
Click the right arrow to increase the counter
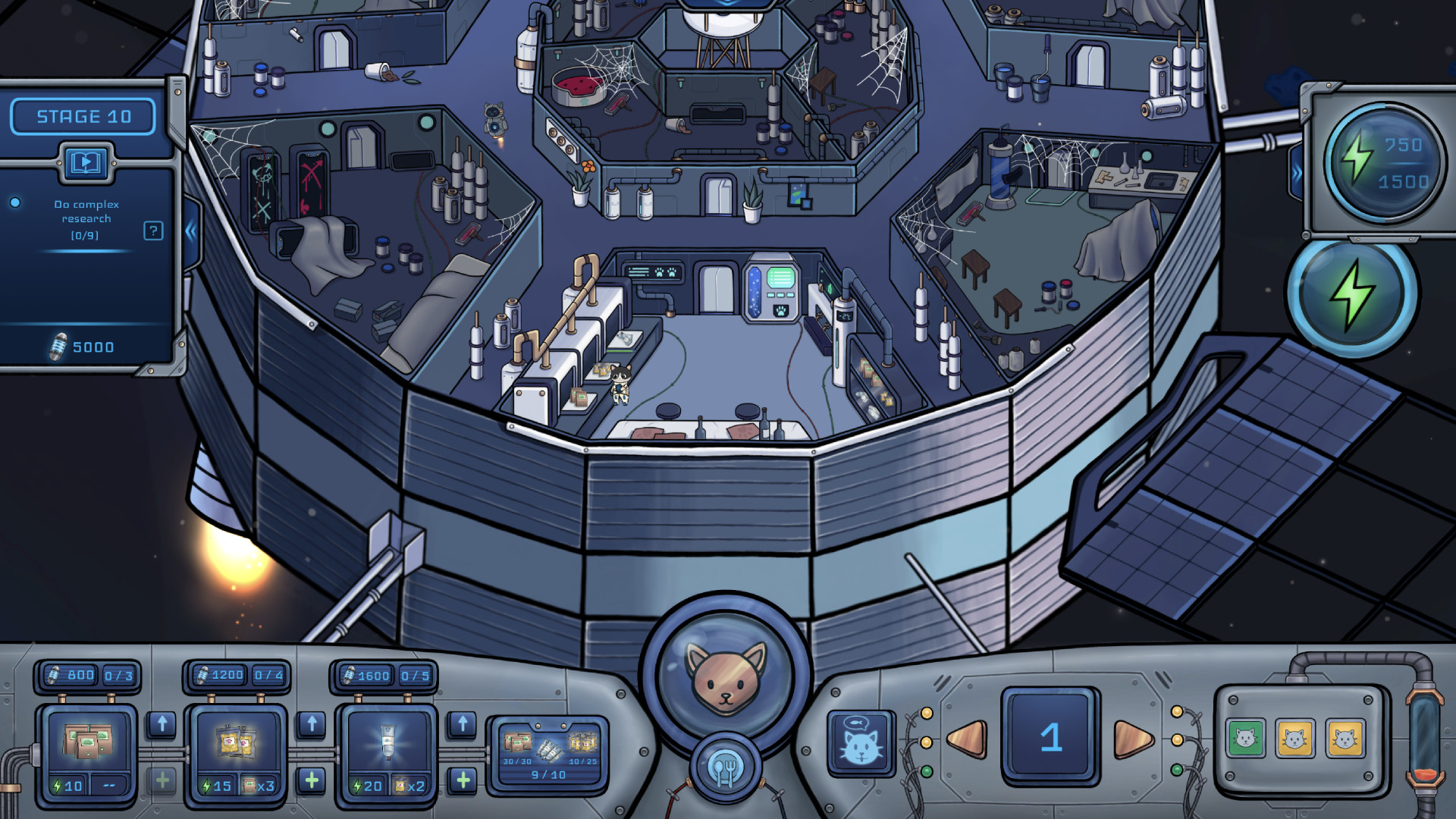[x=1132, y=738]
